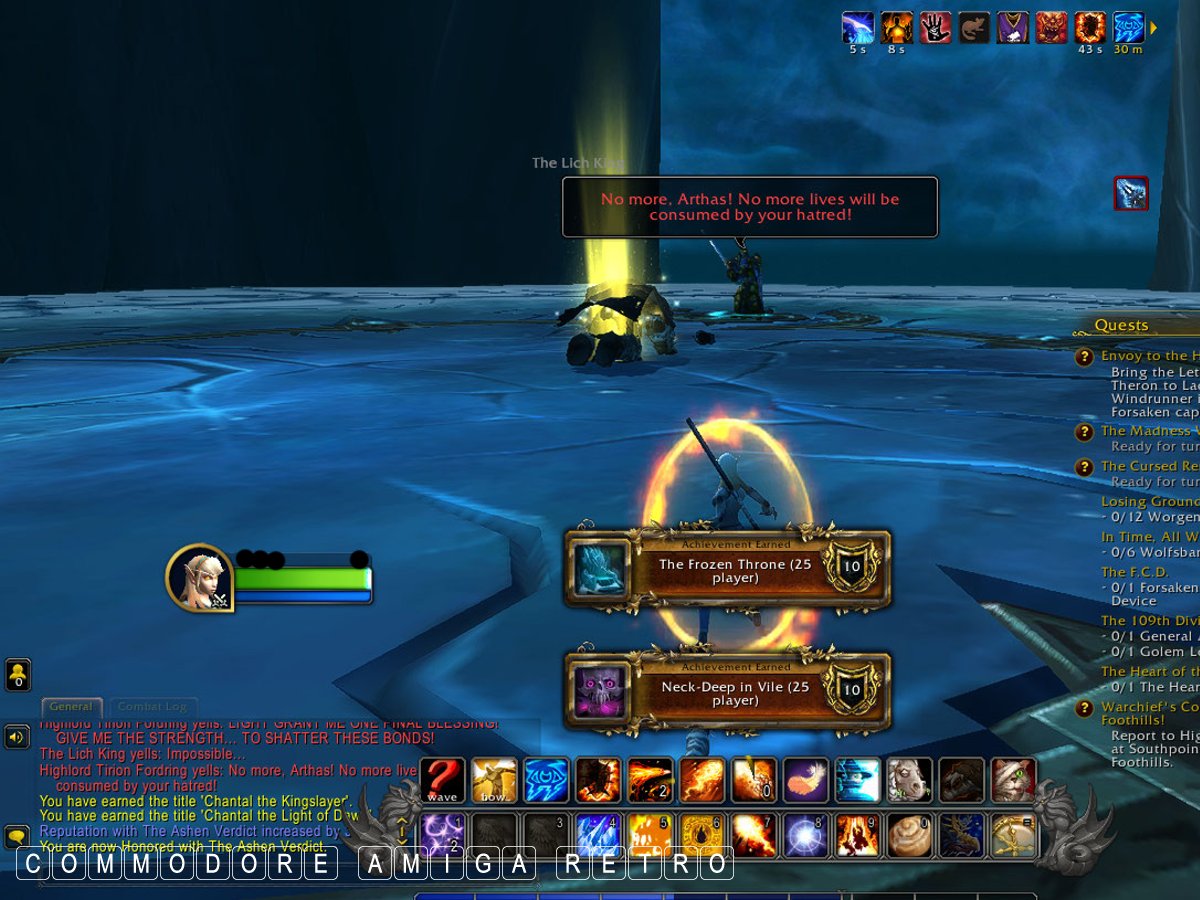Select the bandaged cat icon slot
This screenshot has height=900, width=1200.
coord(1014,780)
